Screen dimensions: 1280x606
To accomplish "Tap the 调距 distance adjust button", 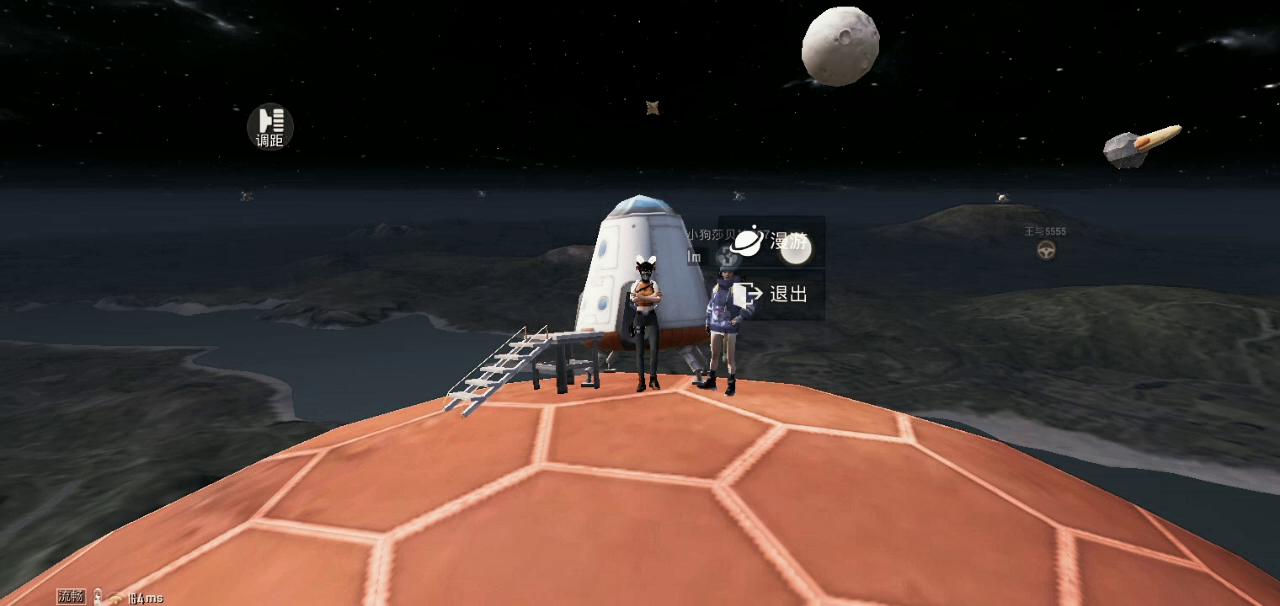I will [270, 126].
